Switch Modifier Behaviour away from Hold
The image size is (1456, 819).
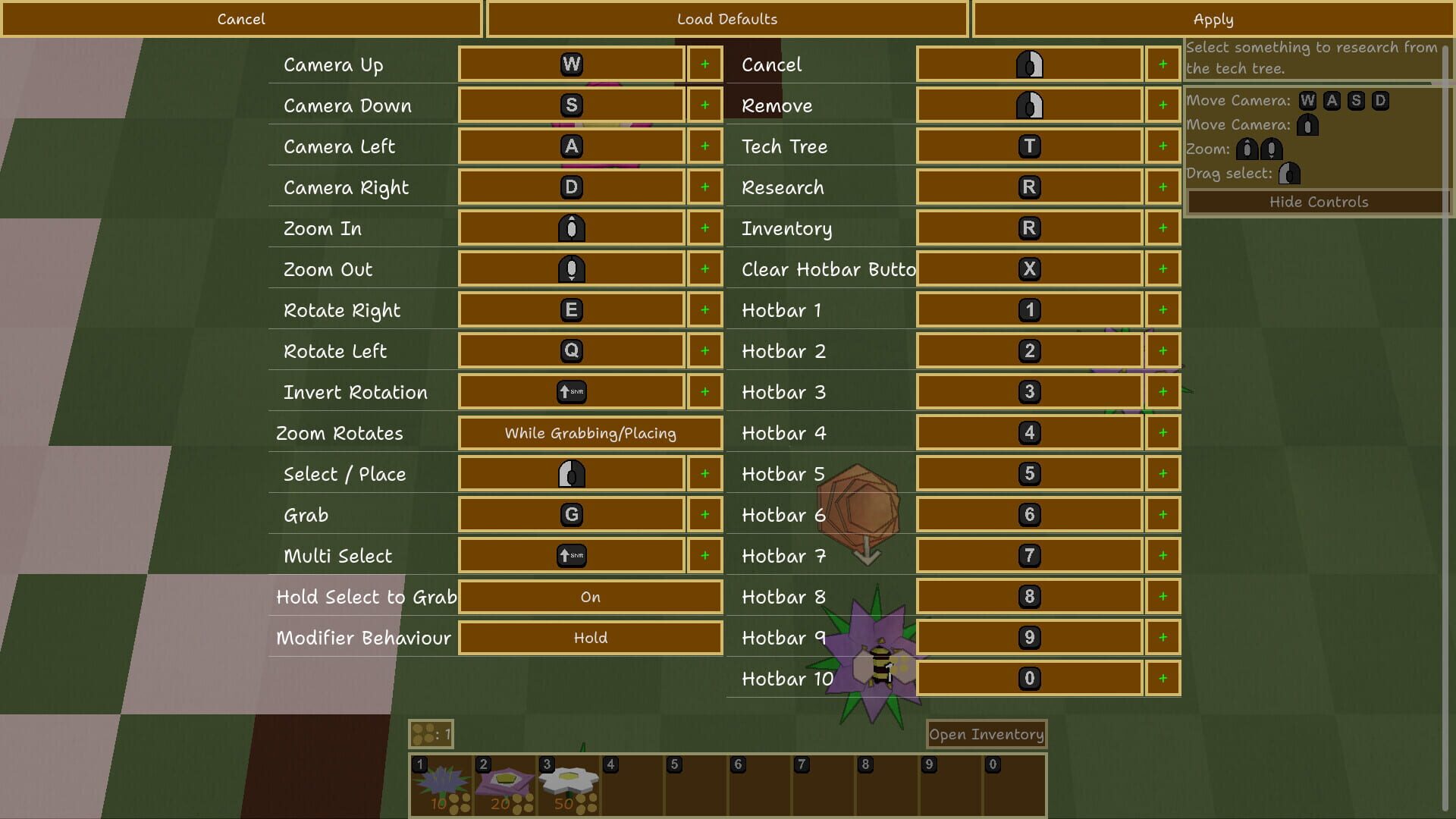tap(589, 638)
